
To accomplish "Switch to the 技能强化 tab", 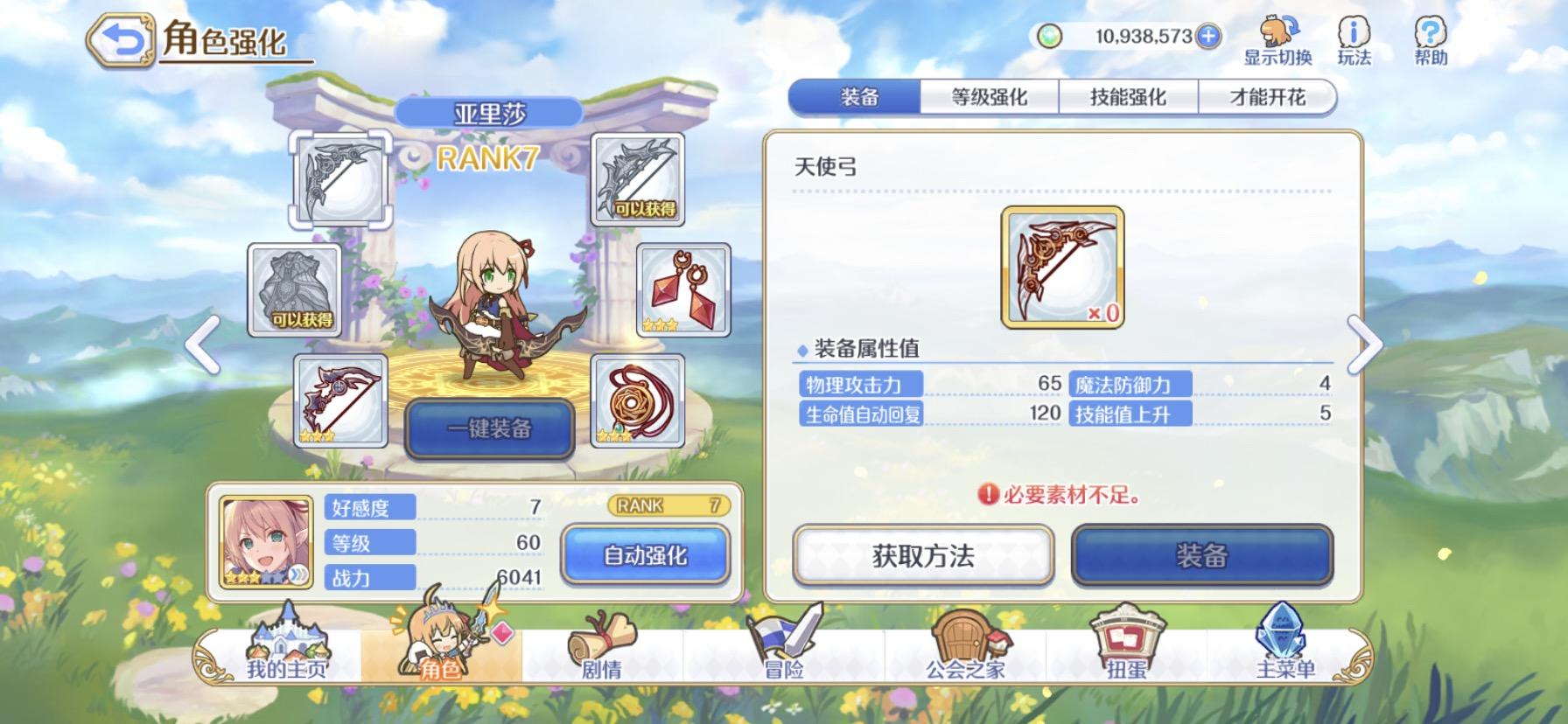I will pos(1129,97).
